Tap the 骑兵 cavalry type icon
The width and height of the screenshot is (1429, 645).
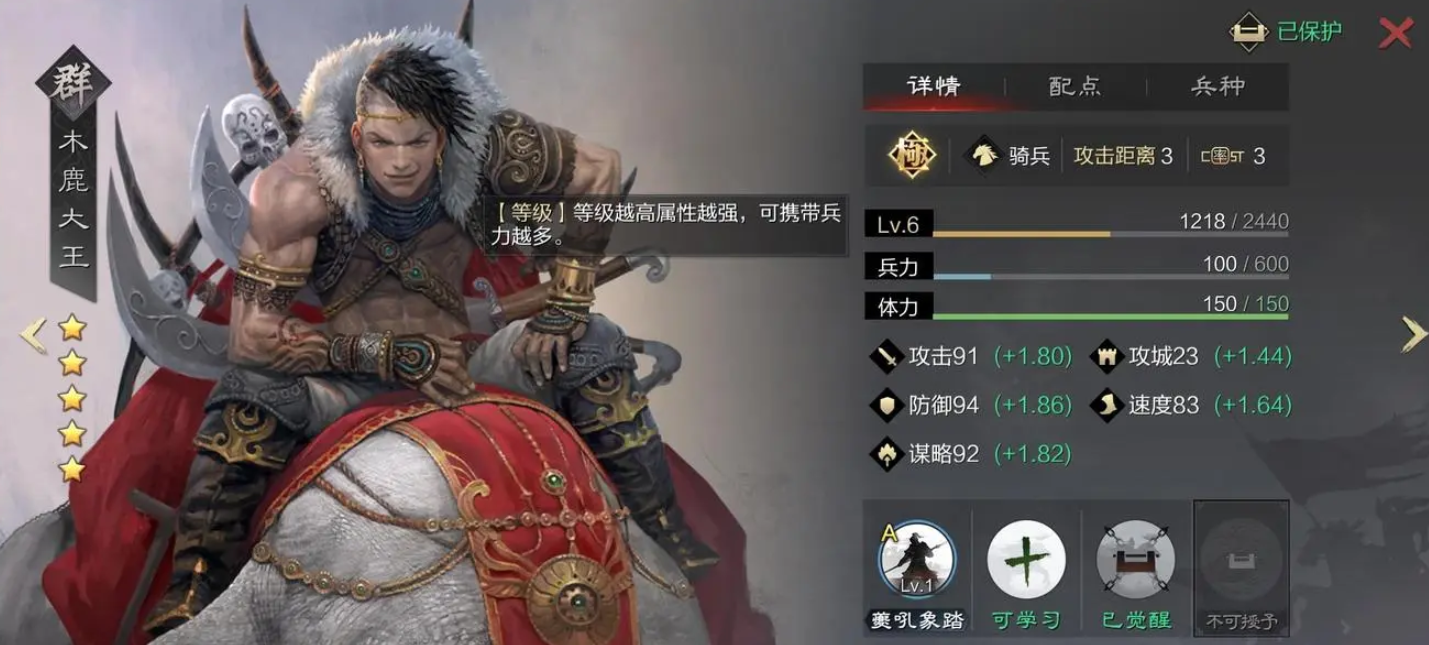[984, 156]
